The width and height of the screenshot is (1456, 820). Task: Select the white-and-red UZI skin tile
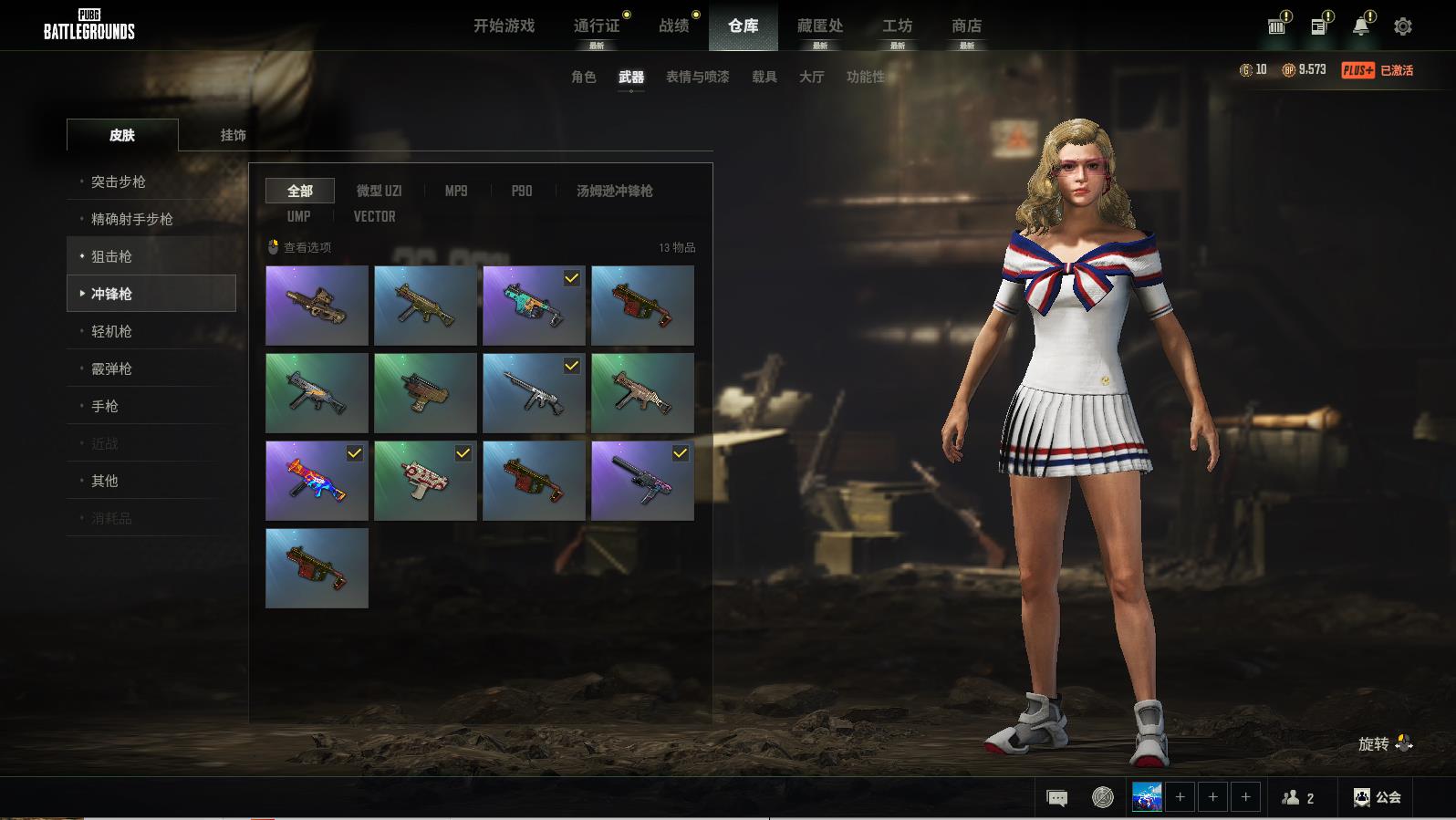425,481
